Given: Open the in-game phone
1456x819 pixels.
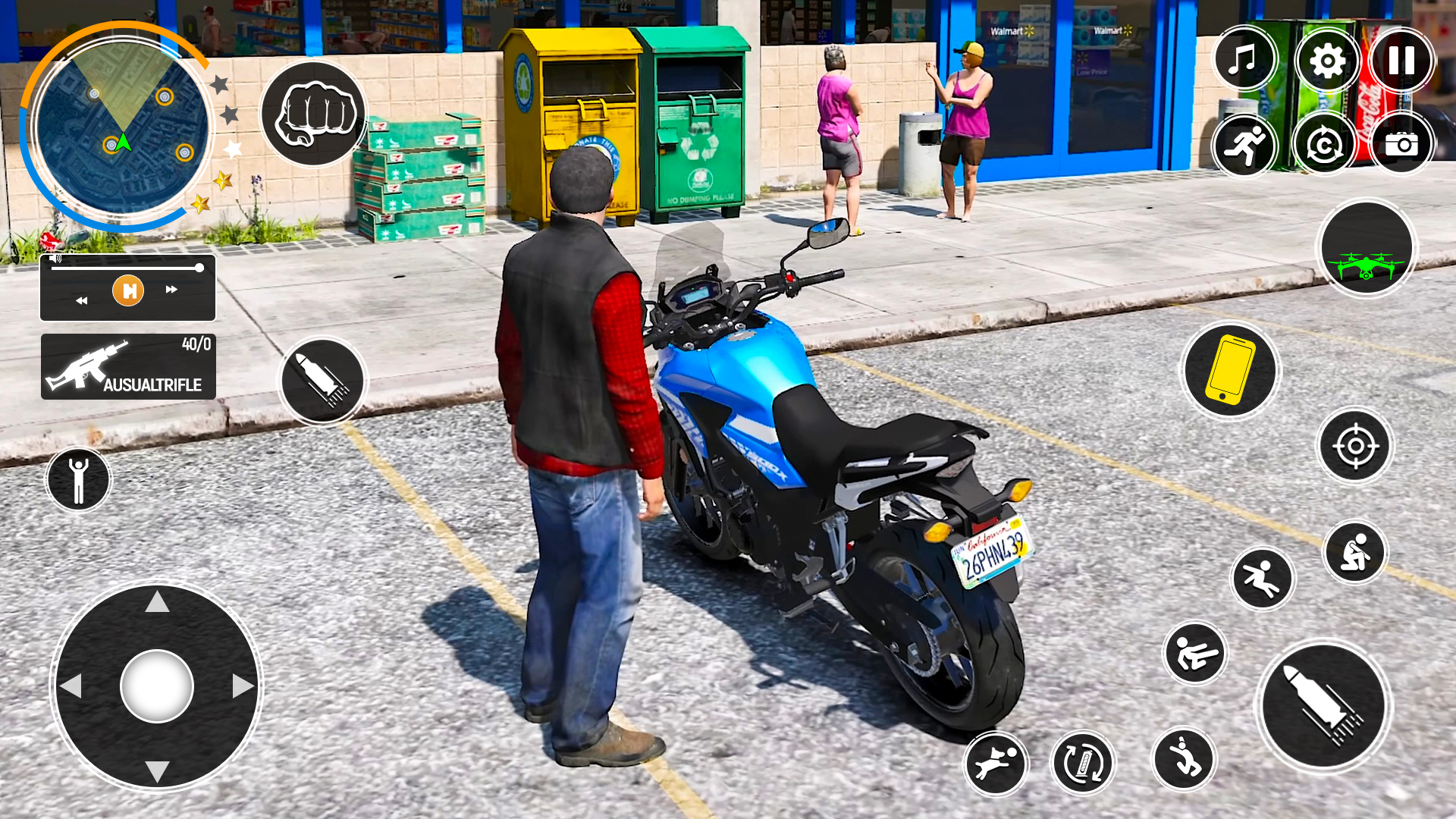Looking at the screenshot, I should click(1228, 369).
